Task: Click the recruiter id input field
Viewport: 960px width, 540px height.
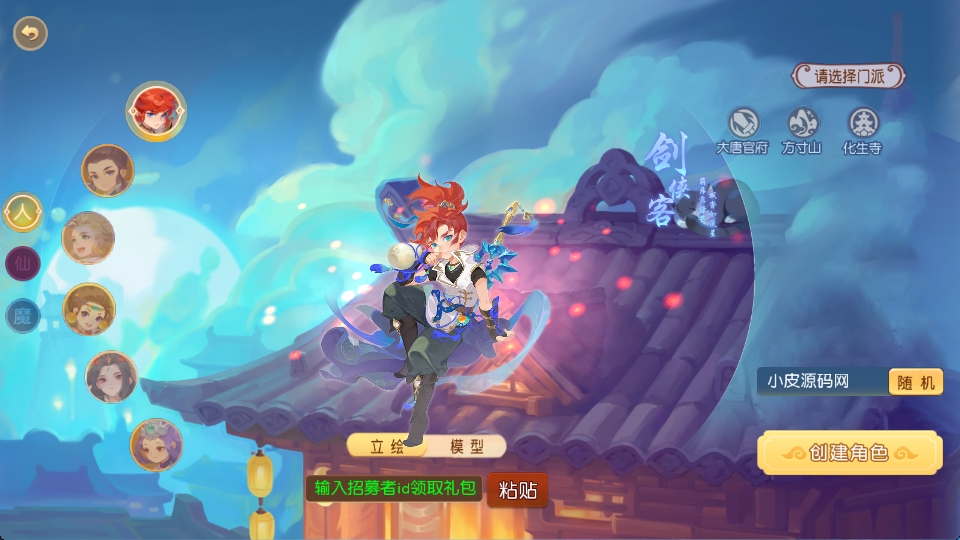Action: click(x=394, y=488)
